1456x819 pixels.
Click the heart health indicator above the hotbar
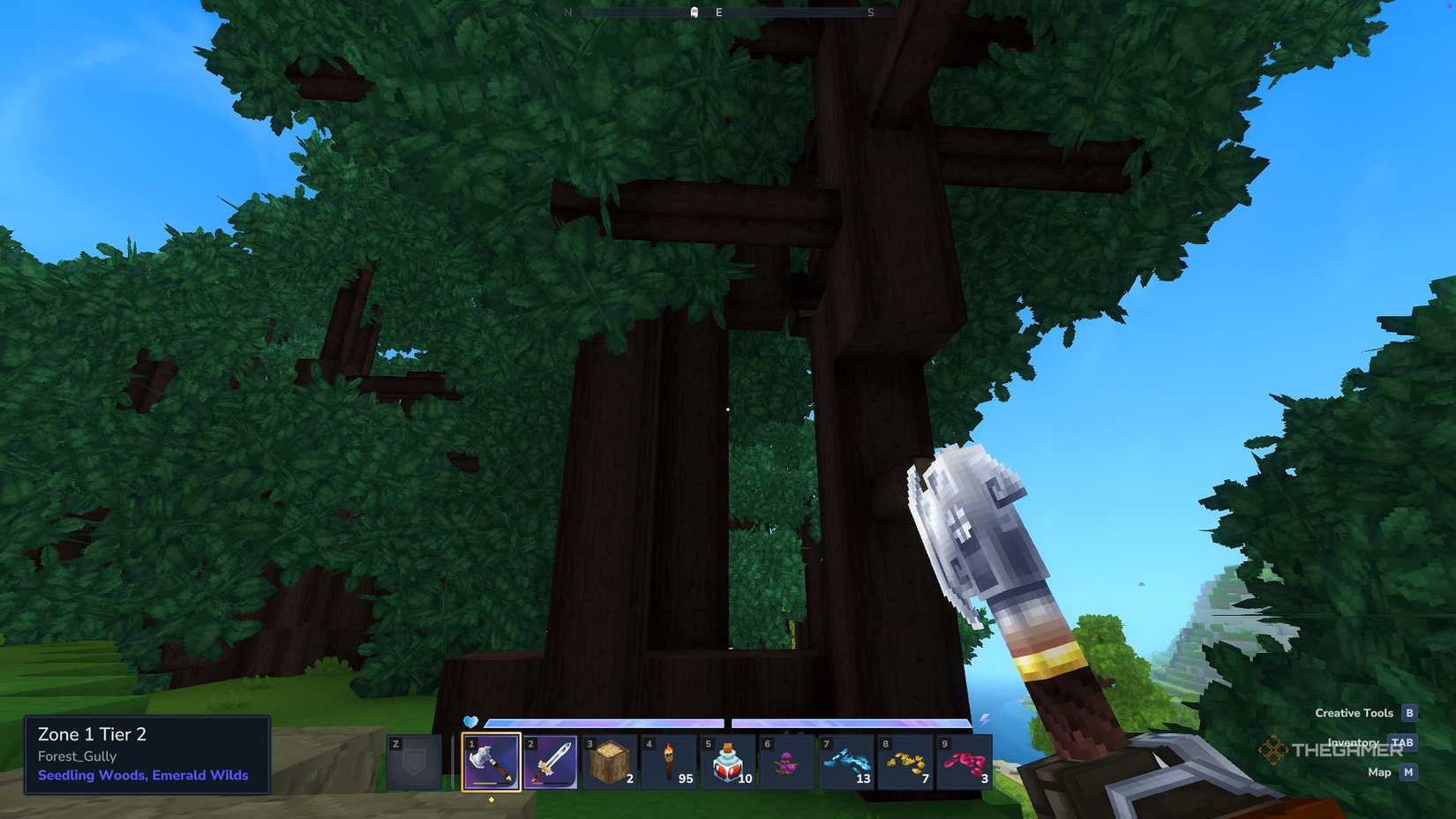pos(471,723)
